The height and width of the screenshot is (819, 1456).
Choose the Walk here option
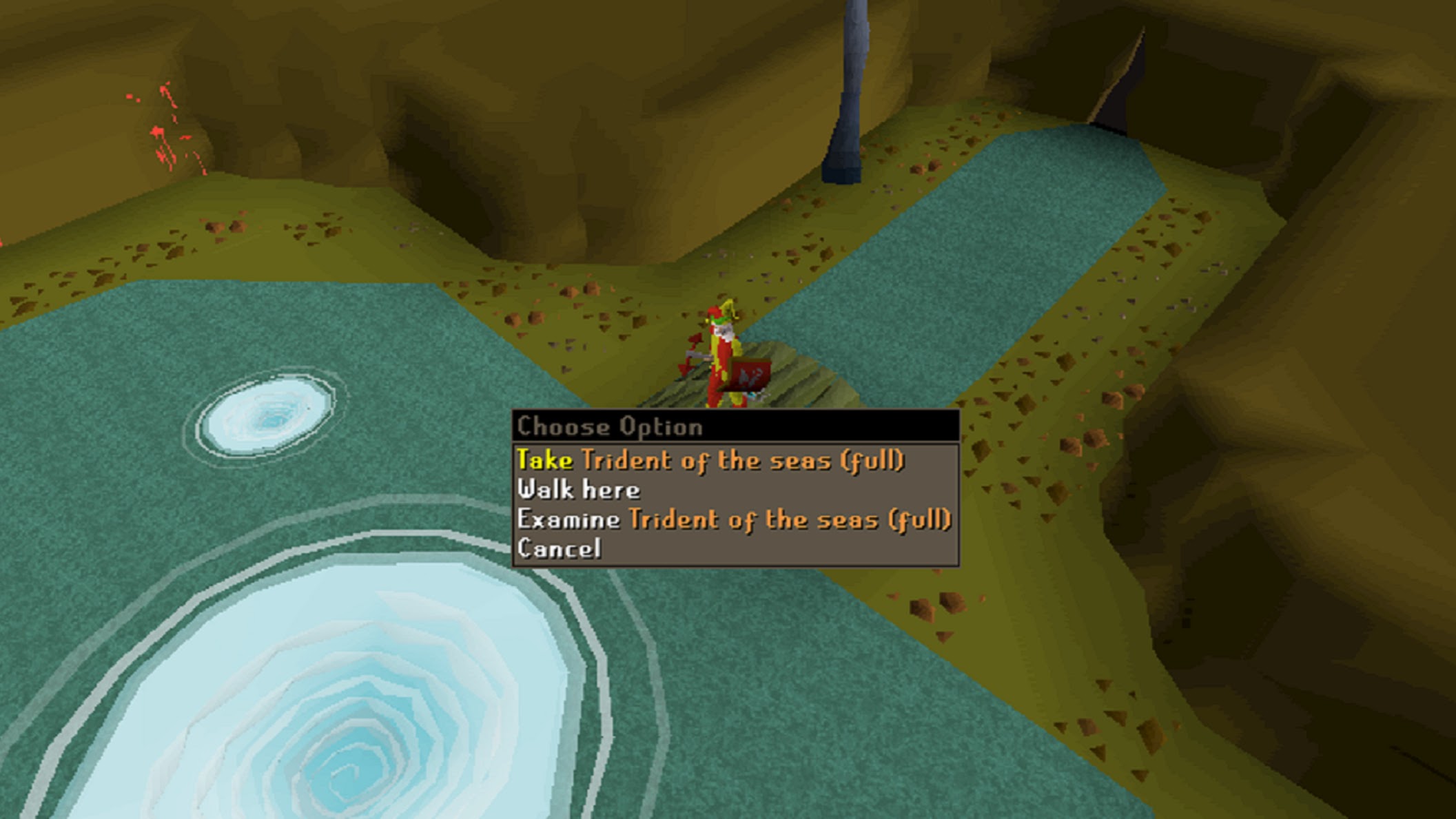tap(579, 490)
